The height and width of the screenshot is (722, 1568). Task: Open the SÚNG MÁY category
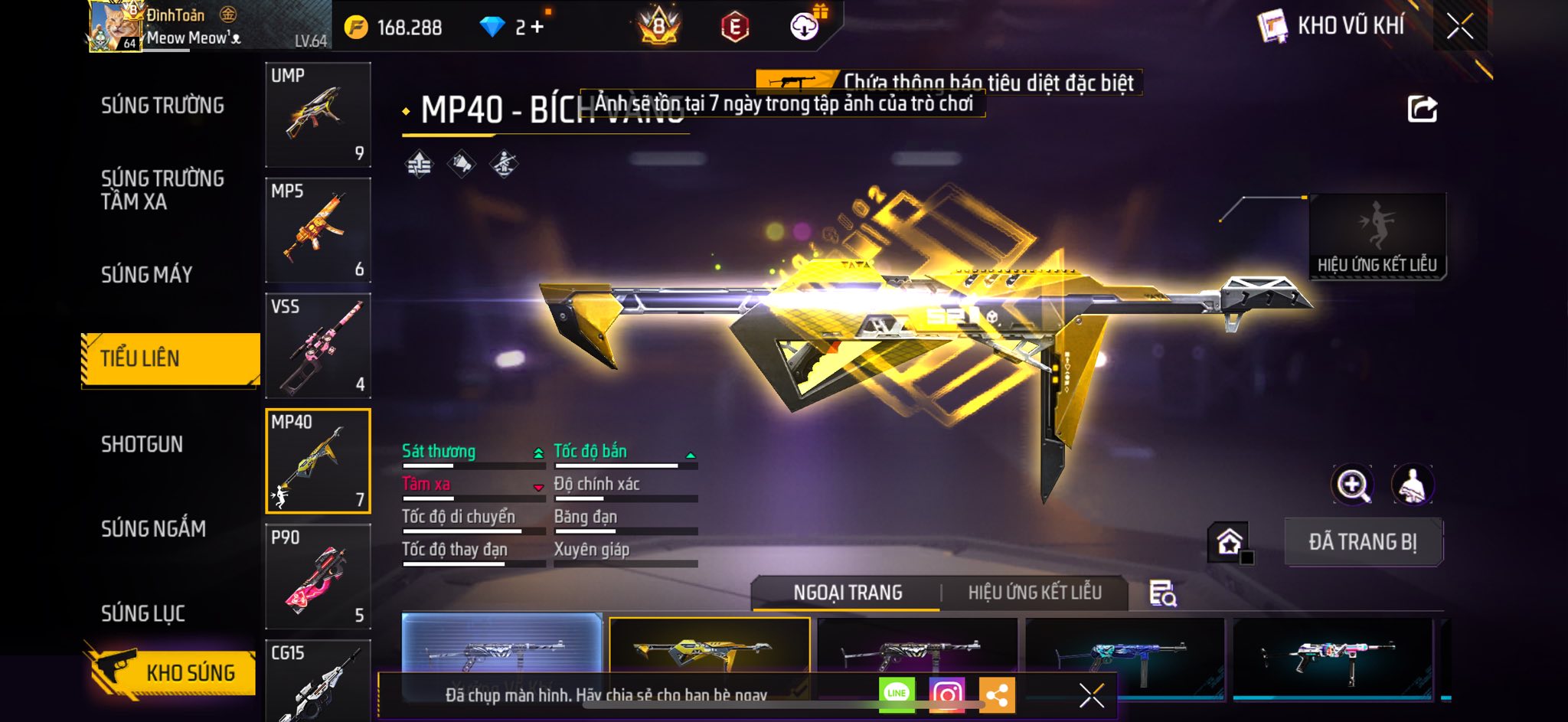pos(146,274)
